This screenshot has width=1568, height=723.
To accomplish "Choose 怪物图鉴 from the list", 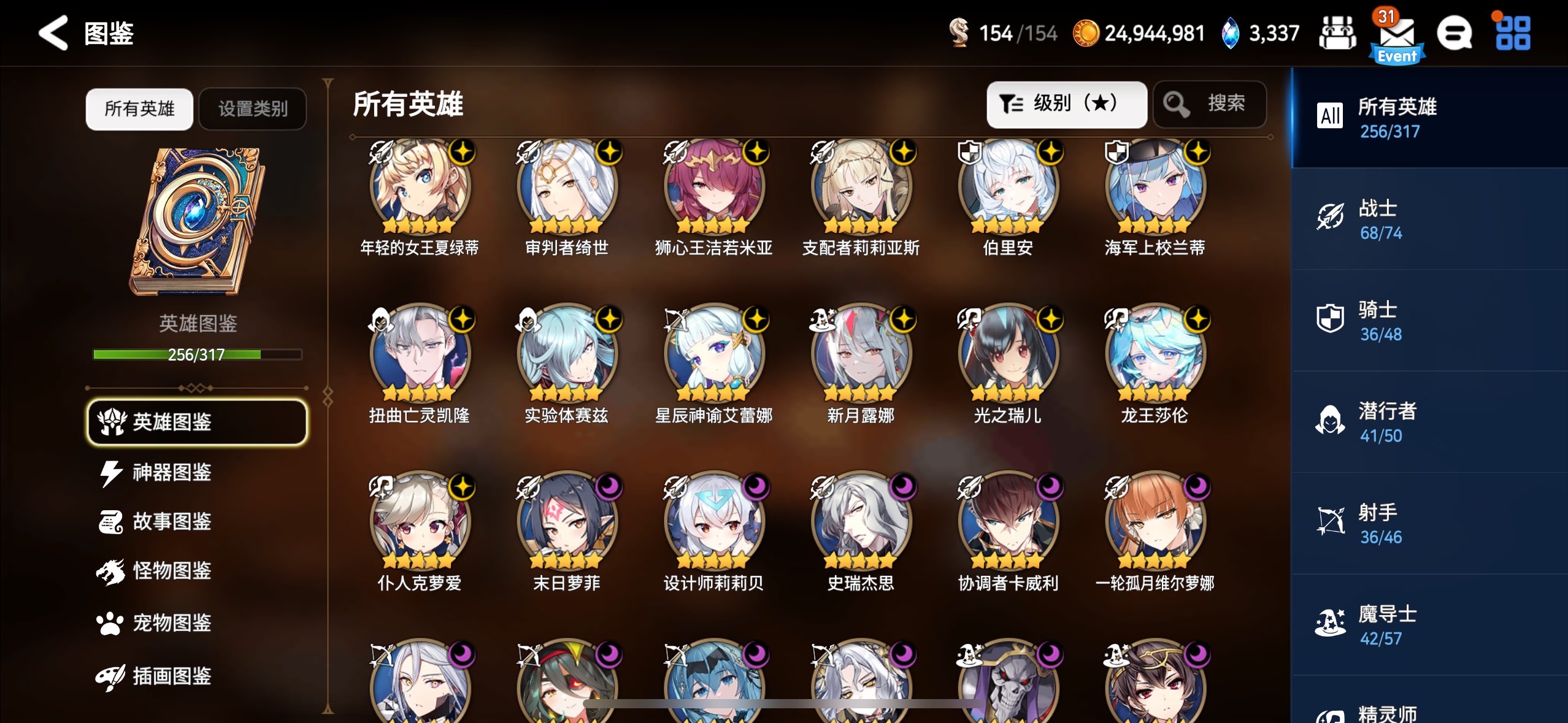I will point(172,571).
